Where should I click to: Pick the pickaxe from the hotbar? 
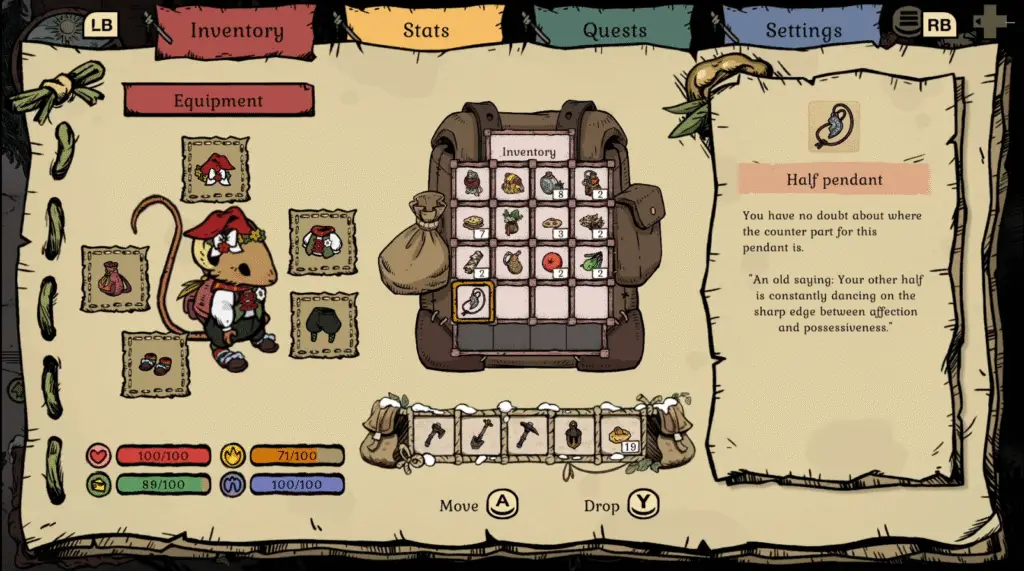(x=527, y=435)
